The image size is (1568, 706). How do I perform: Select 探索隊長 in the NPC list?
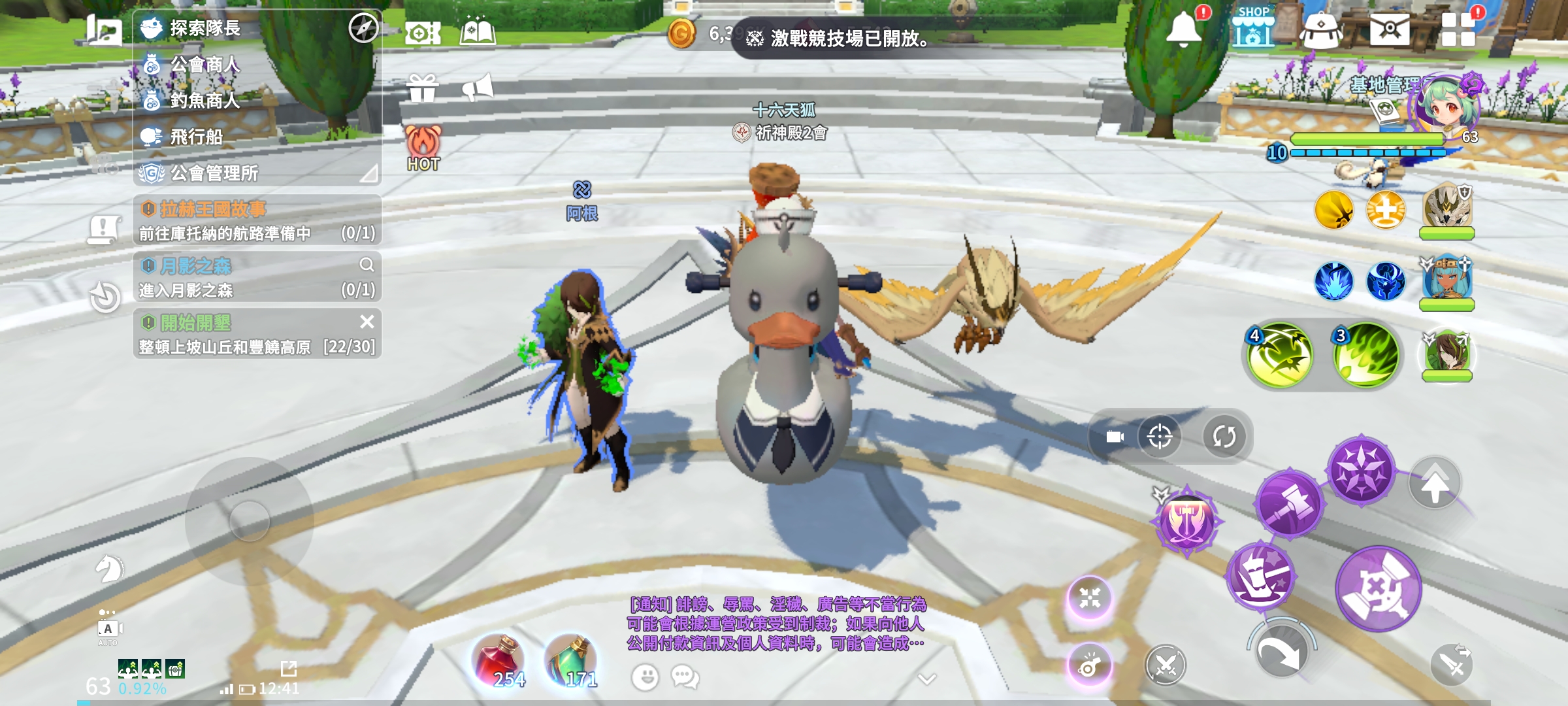(x=204, y=28)
